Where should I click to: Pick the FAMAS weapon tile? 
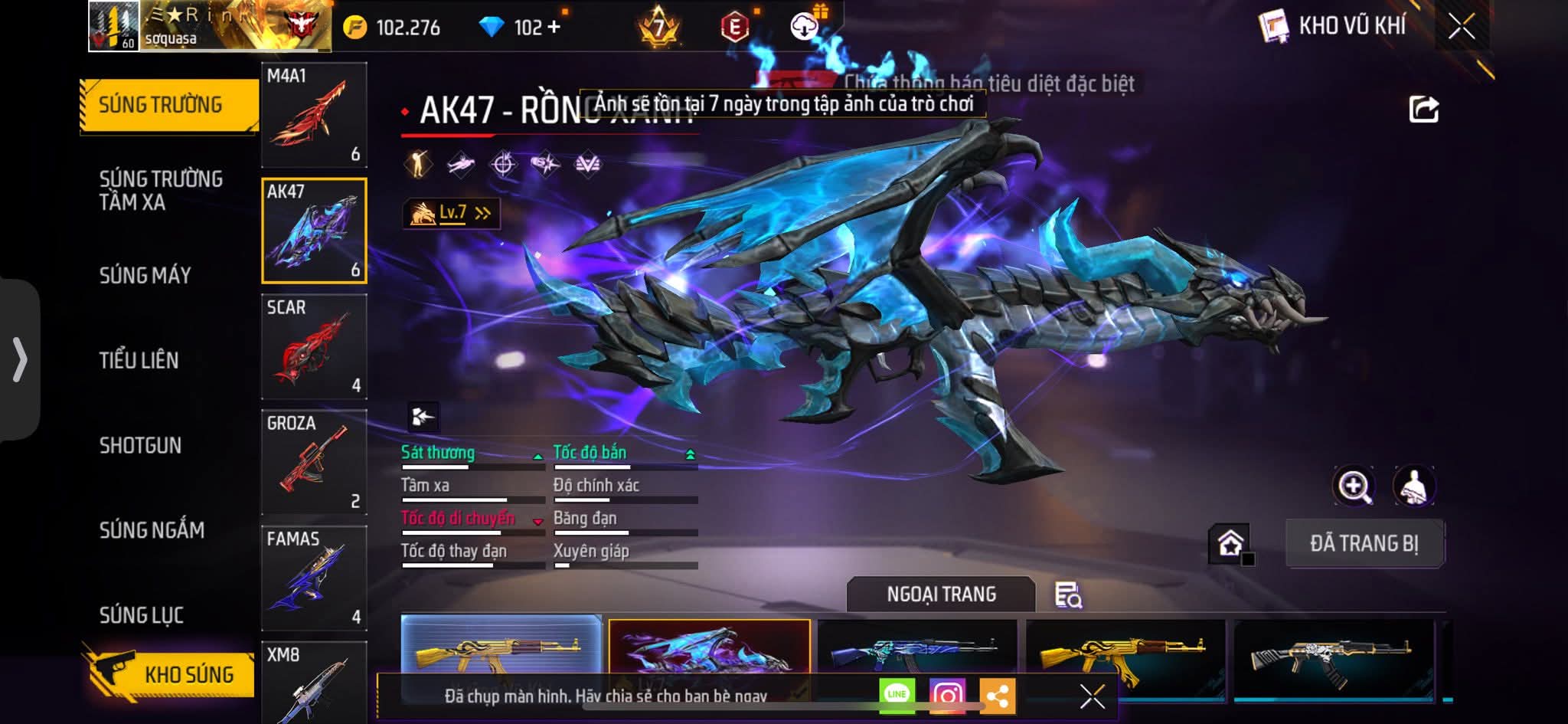[314, 578]
